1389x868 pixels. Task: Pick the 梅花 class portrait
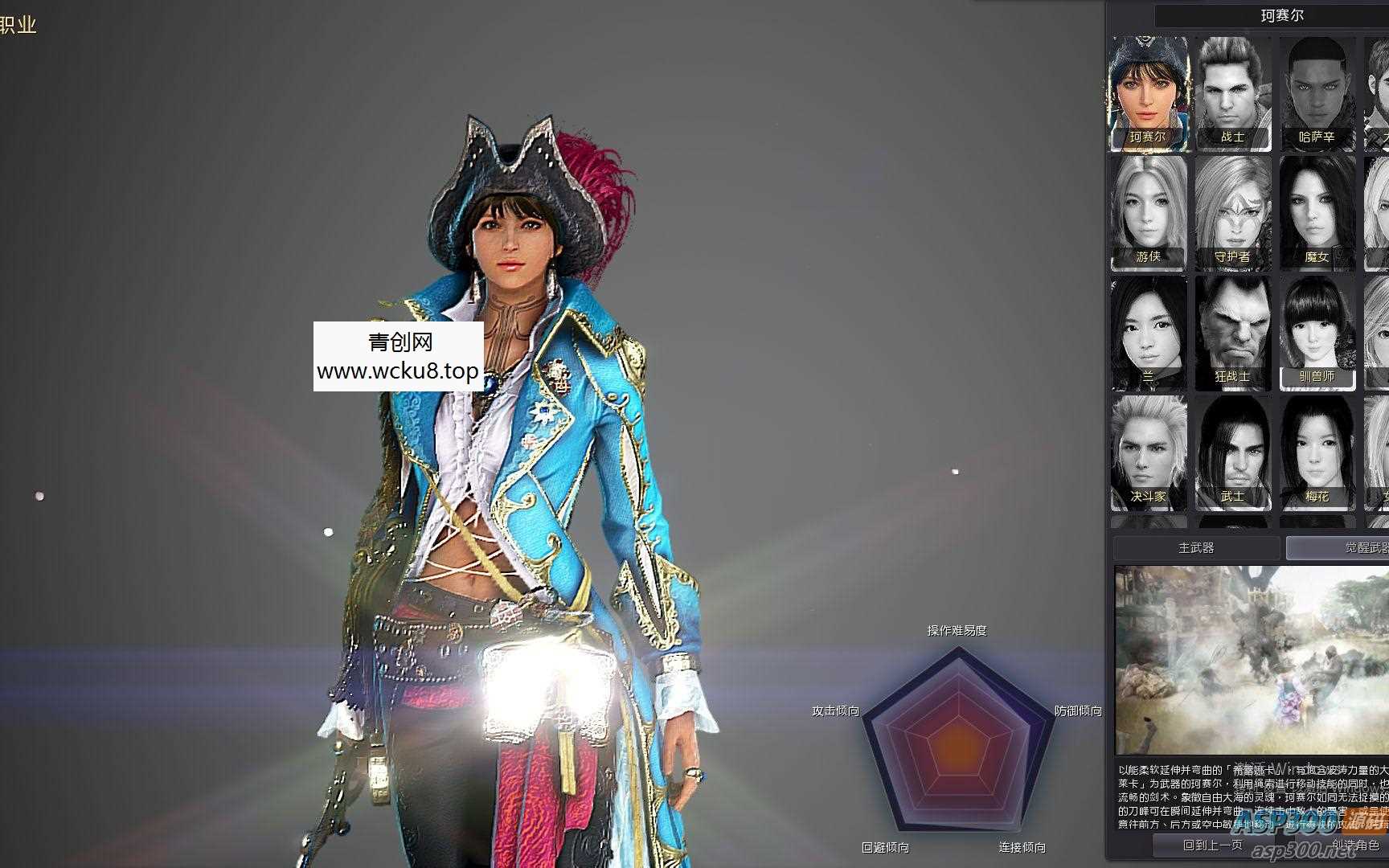(x=1317, y=452)
